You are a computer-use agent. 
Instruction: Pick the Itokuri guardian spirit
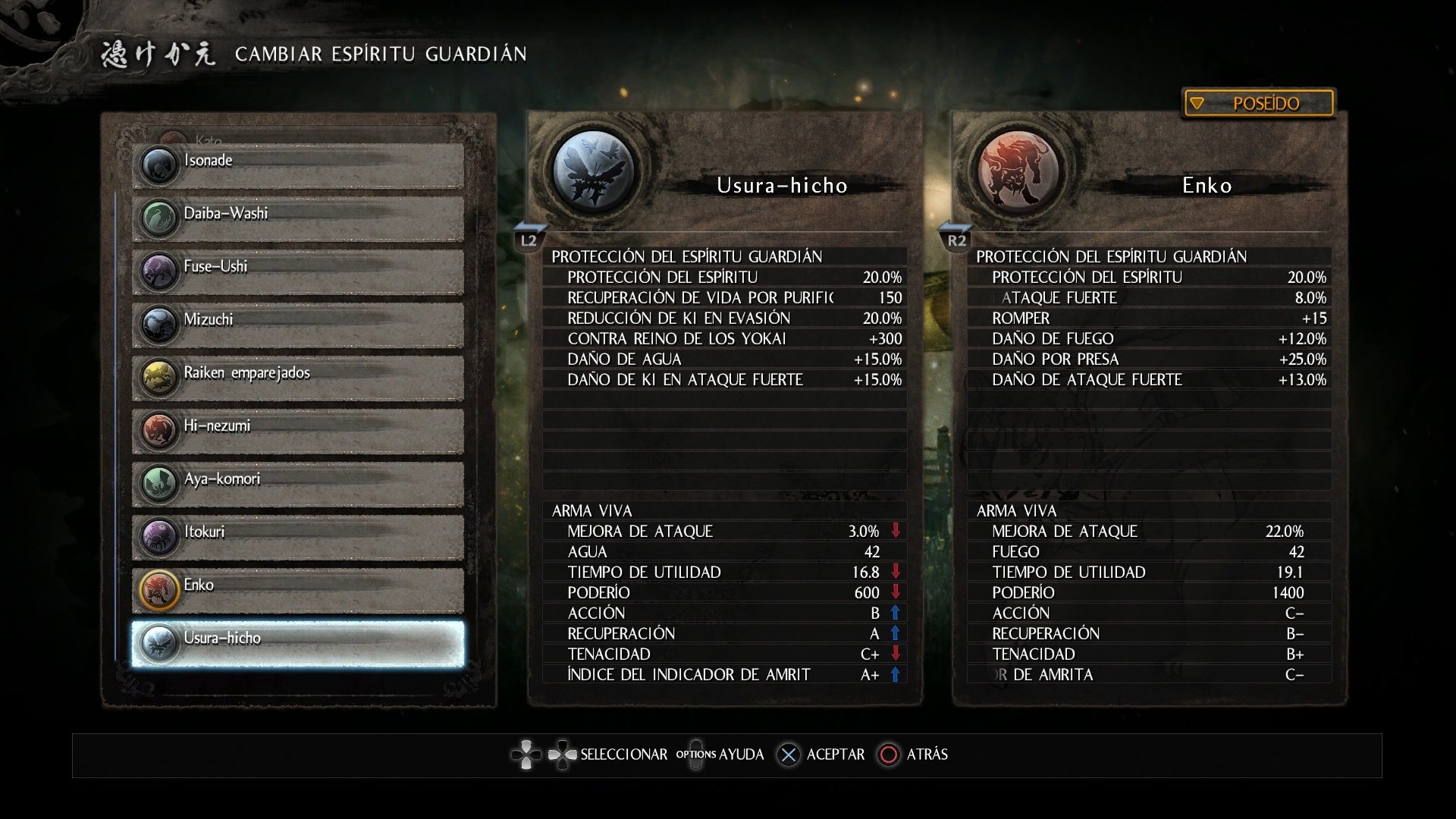pos(297,536)
